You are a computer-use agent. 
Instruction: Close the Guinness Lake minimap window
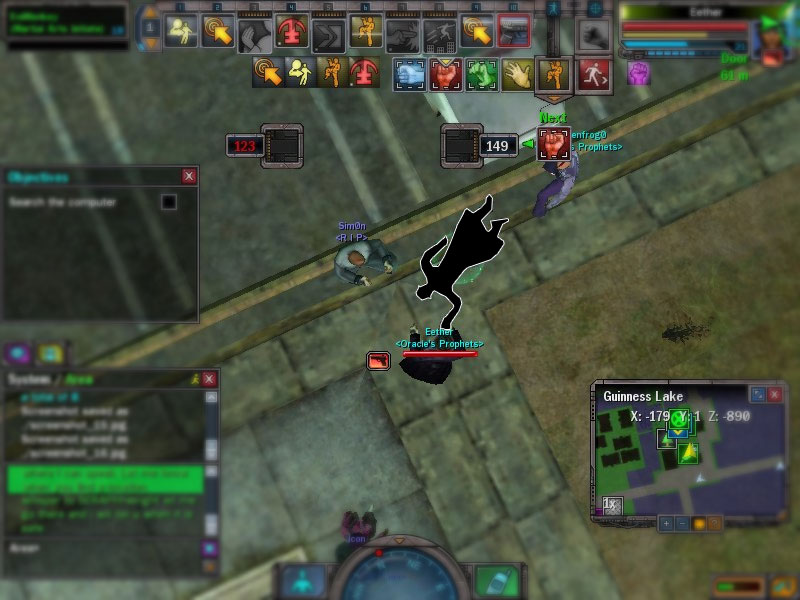click(774, 395)
